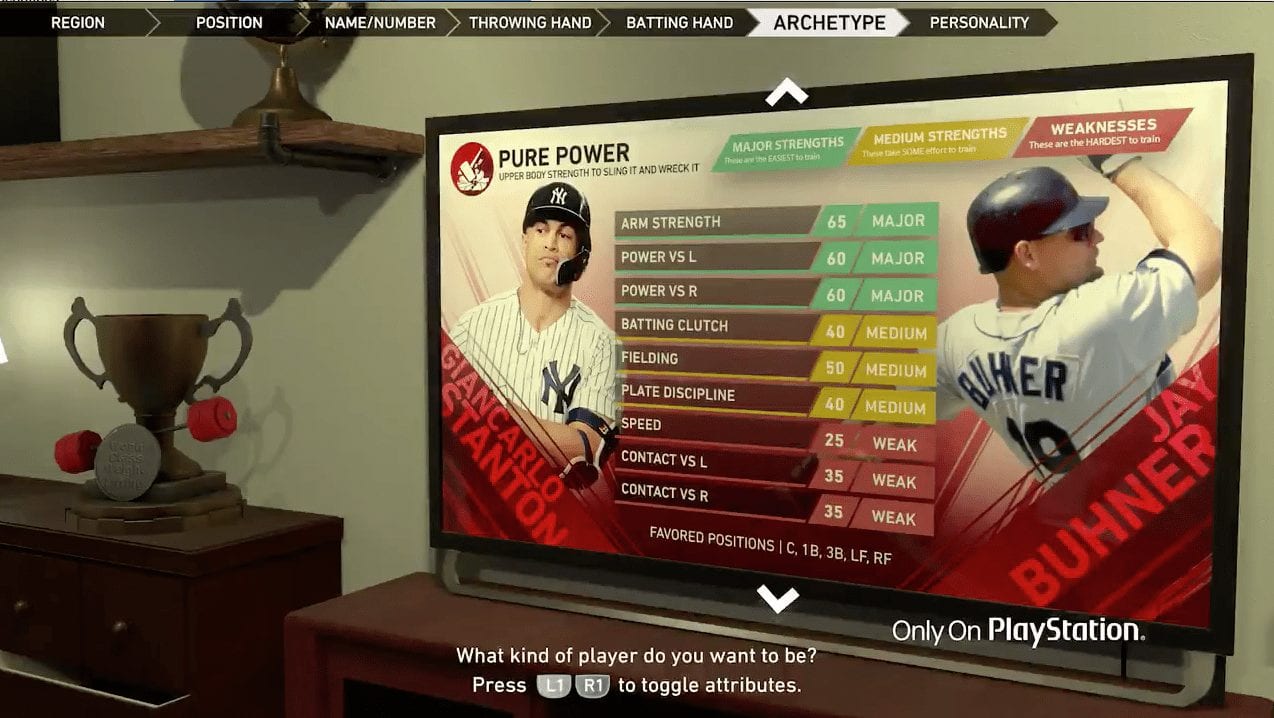
Task: Choose the Weaknesses legend banner
Action: click(x=1102, y=132)
